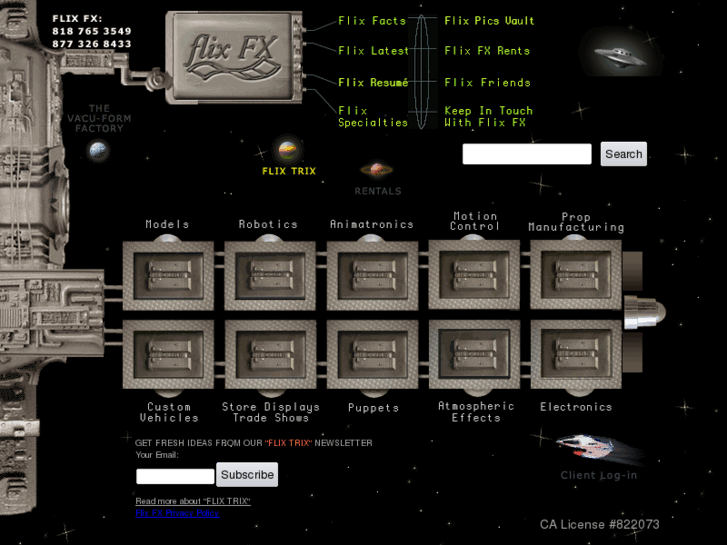Click the Your Email input field
Viewport: 727px width, 545px height.
(175, 476)
